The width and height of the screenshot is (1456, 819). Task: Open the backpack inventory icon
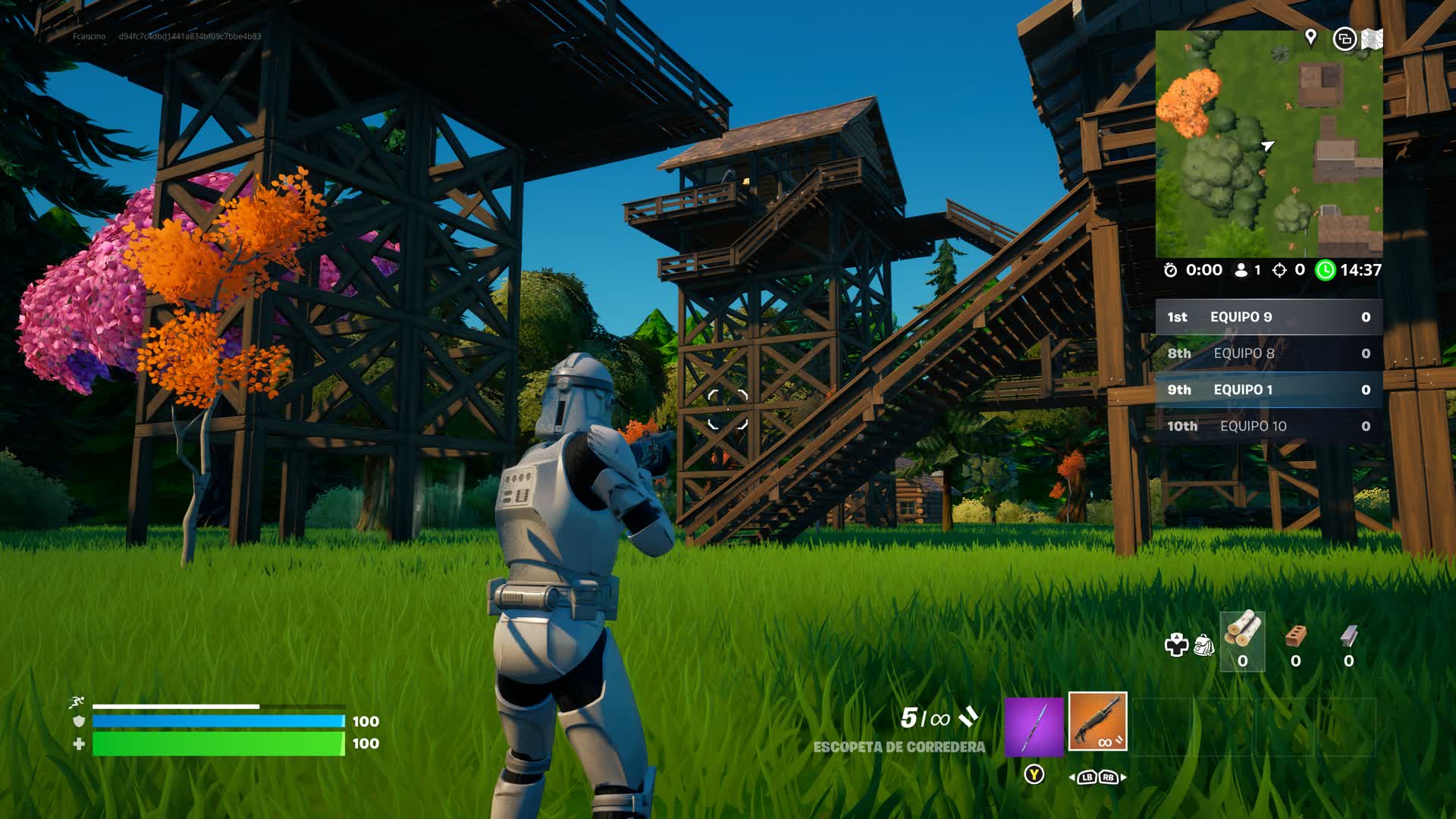click(1204, 645)
